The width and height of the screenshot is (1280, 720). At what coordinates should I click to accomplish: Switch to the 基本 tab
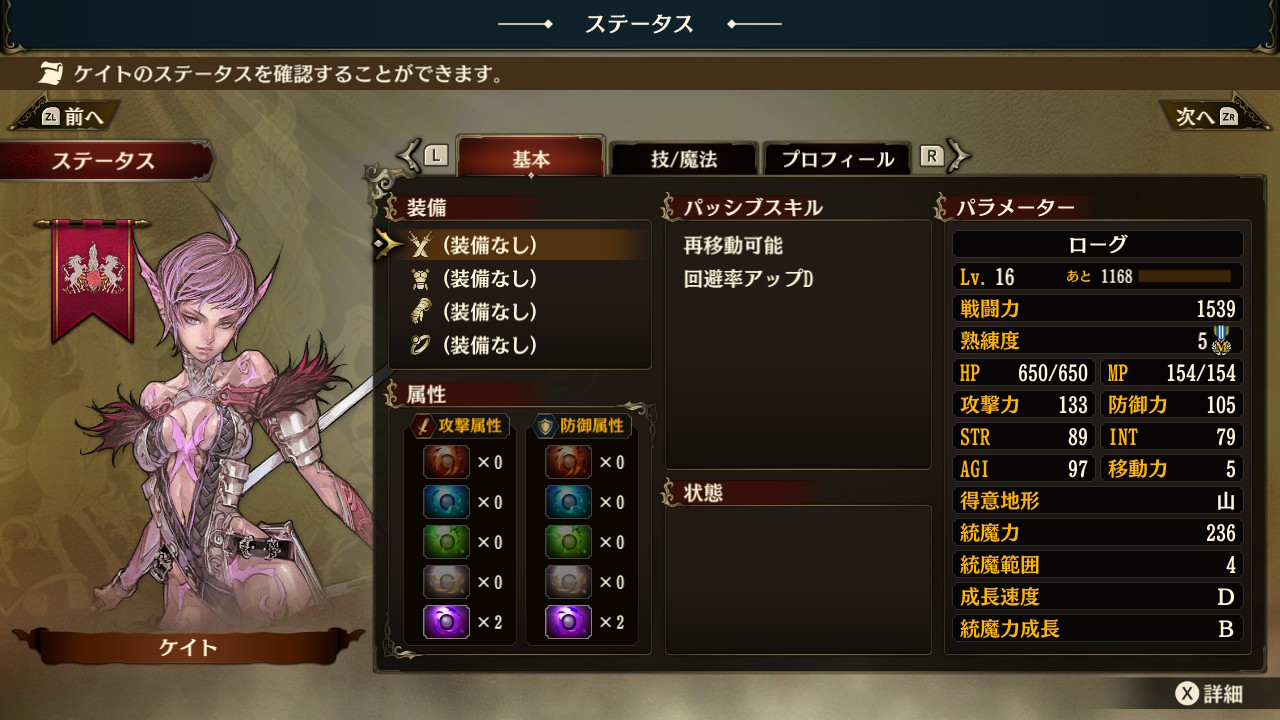coord(531,159)
